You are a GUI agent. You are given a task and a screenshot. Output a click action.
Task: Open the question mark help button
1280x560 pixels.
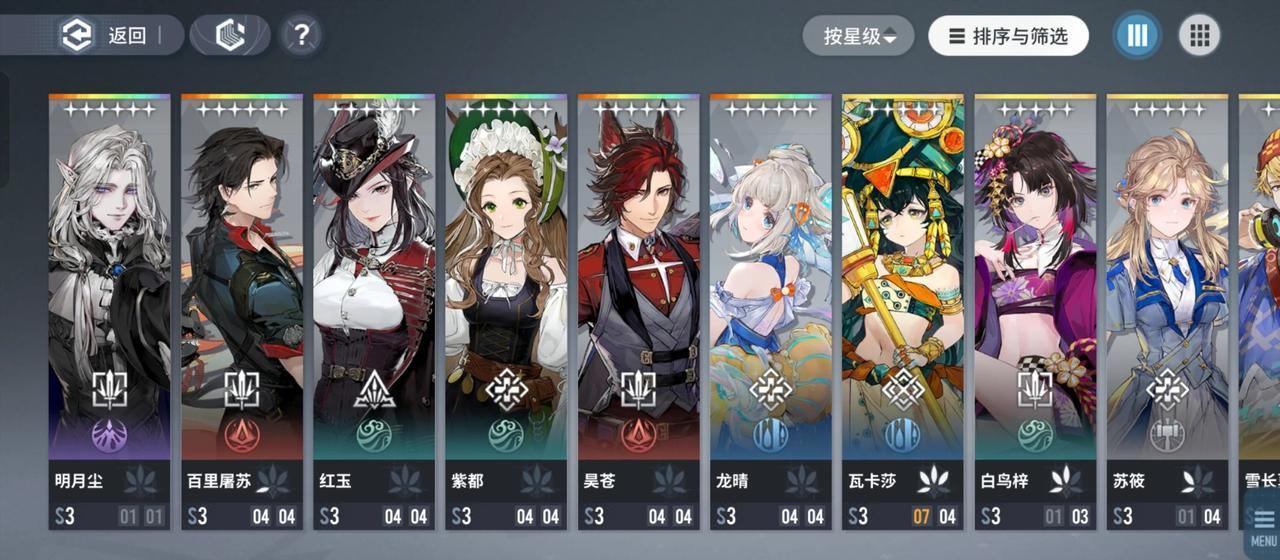300,36
